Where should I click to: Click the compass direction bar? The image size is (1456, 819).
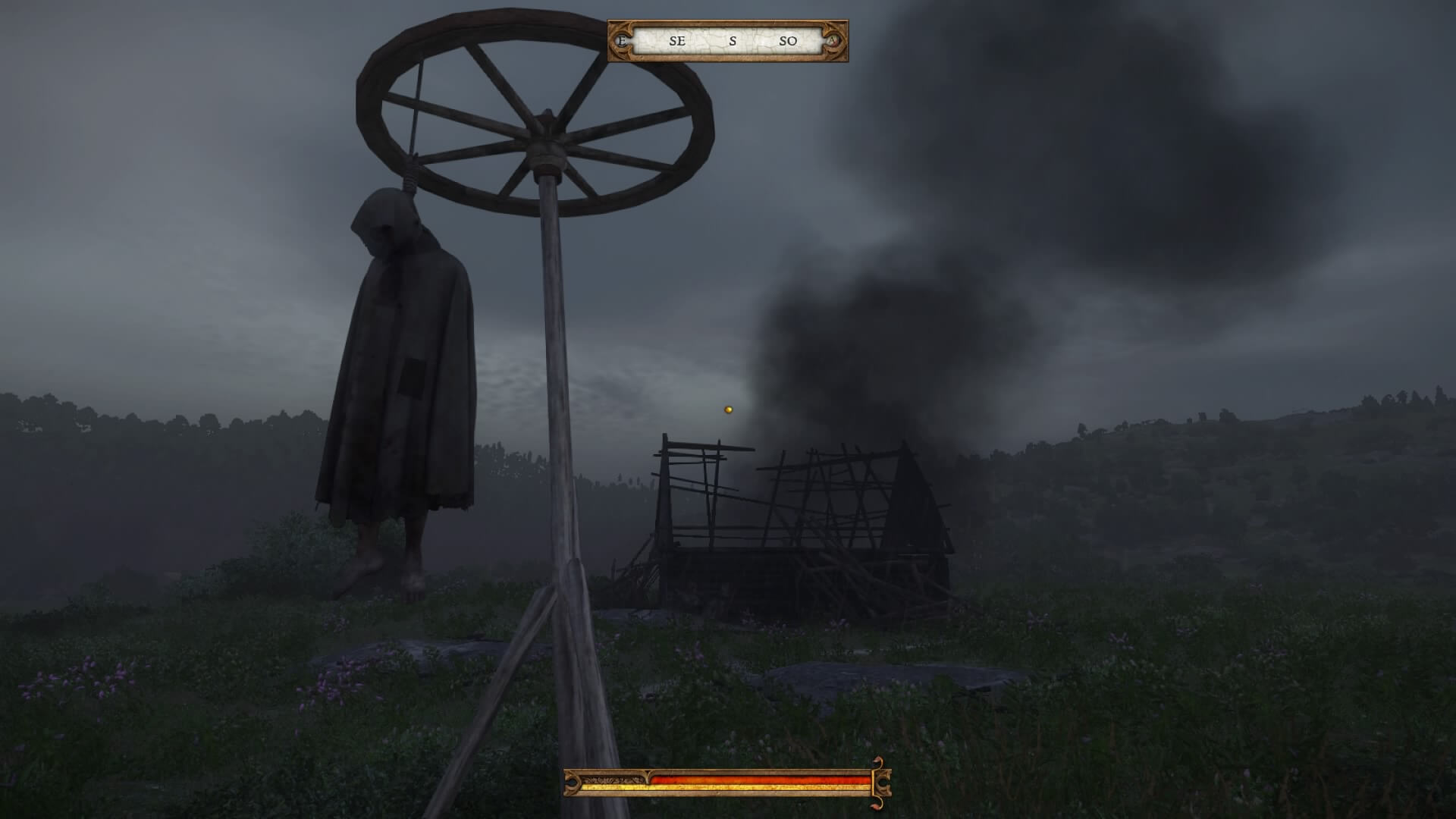click(728, 41)
